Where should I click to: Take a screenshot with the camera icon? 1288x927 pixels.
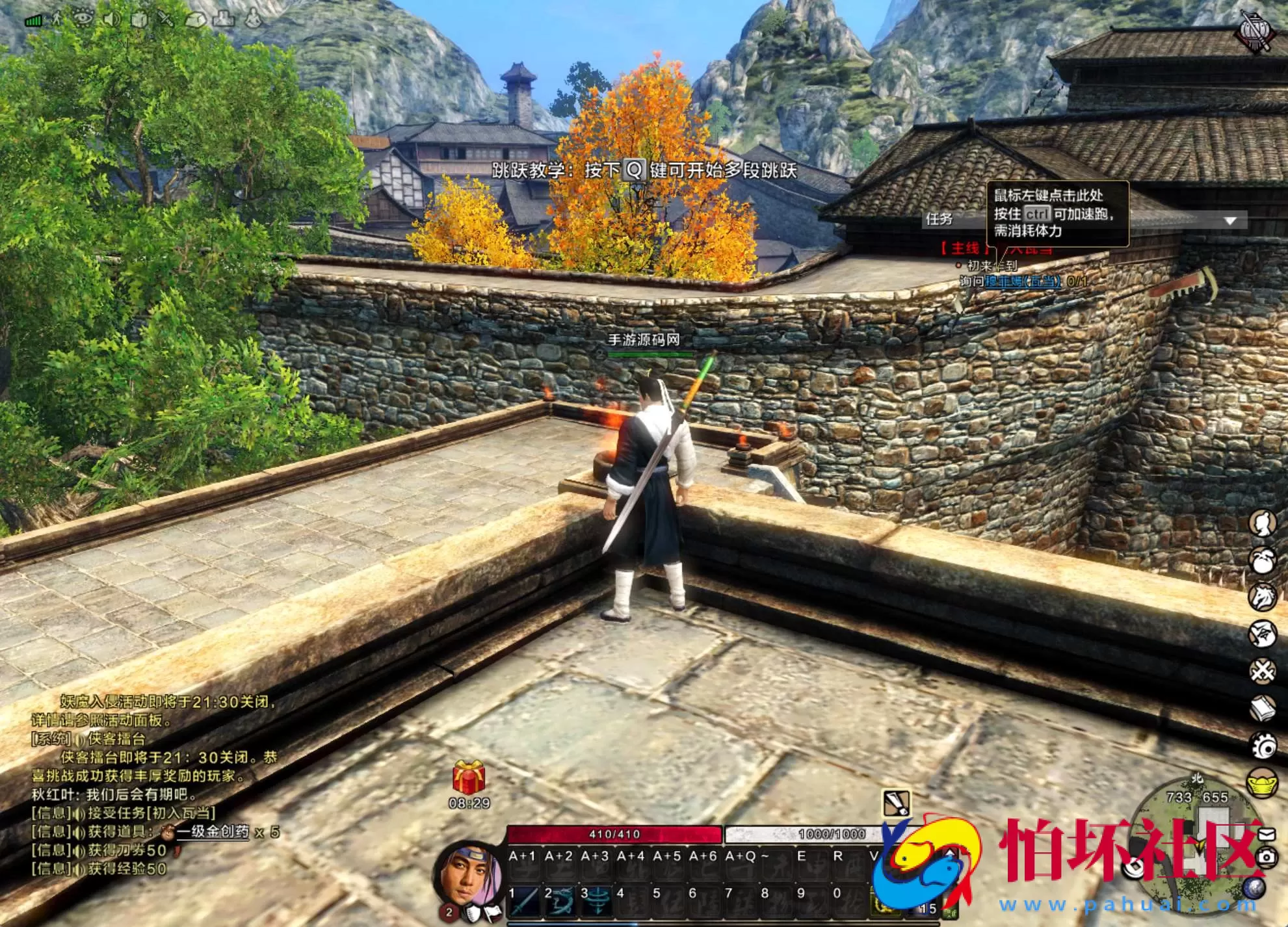pos(1267,857)
